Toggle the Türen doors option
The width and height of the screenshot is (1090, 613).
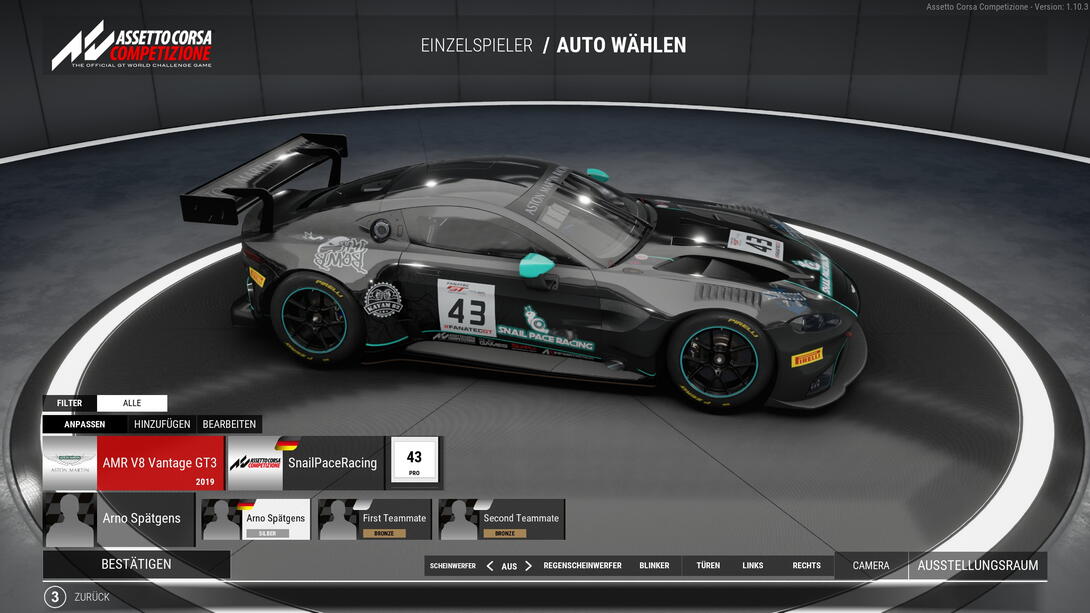[x=708, y=566]
